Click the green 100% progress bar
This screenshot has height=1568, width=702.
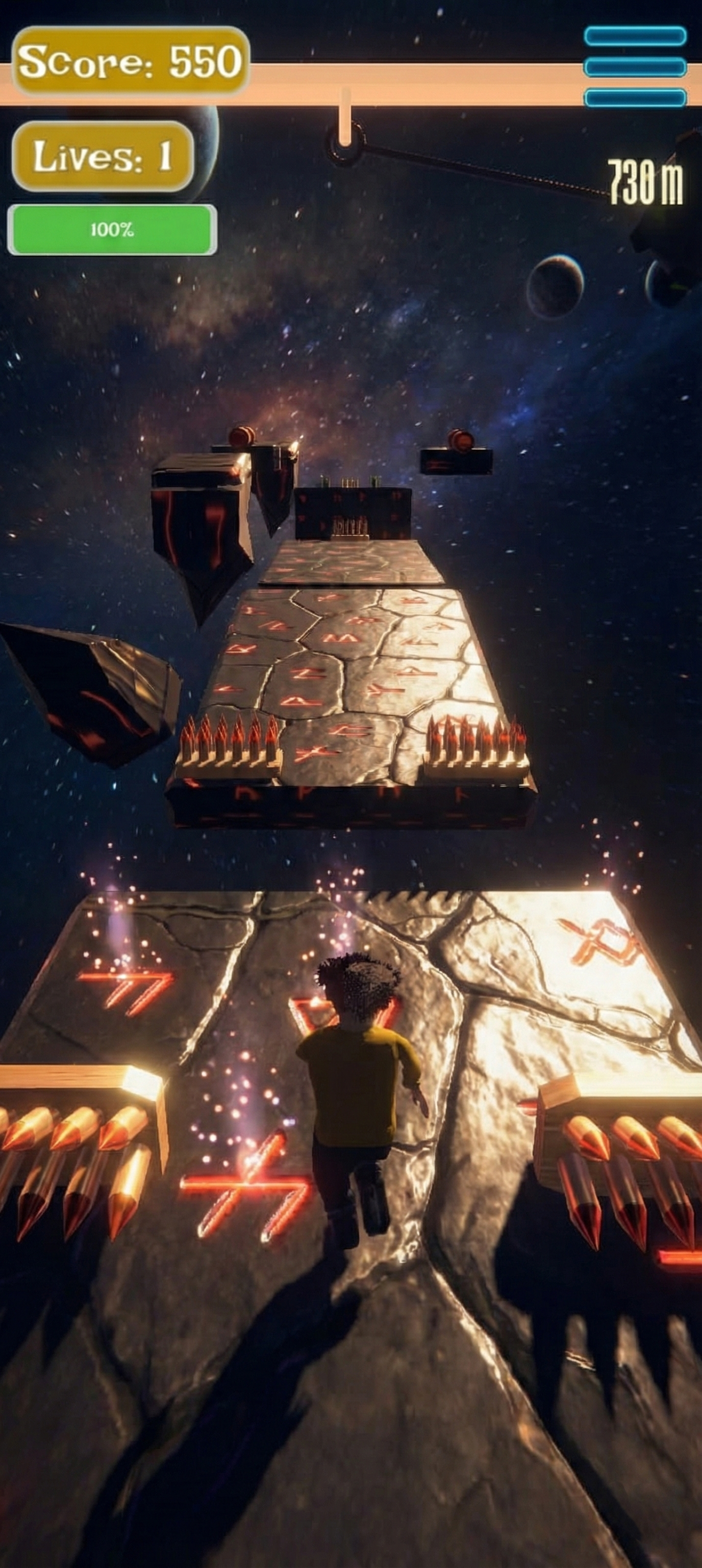point(112,228)
